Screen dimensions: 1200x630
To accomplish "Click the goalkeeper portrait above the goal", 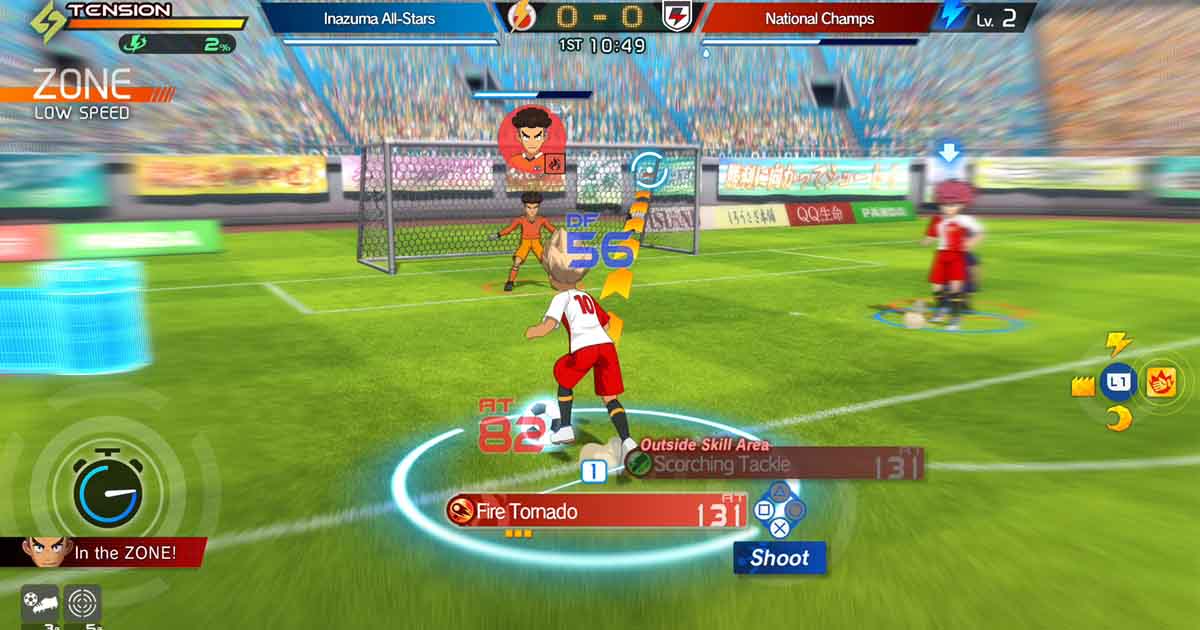I will (531, 140).
